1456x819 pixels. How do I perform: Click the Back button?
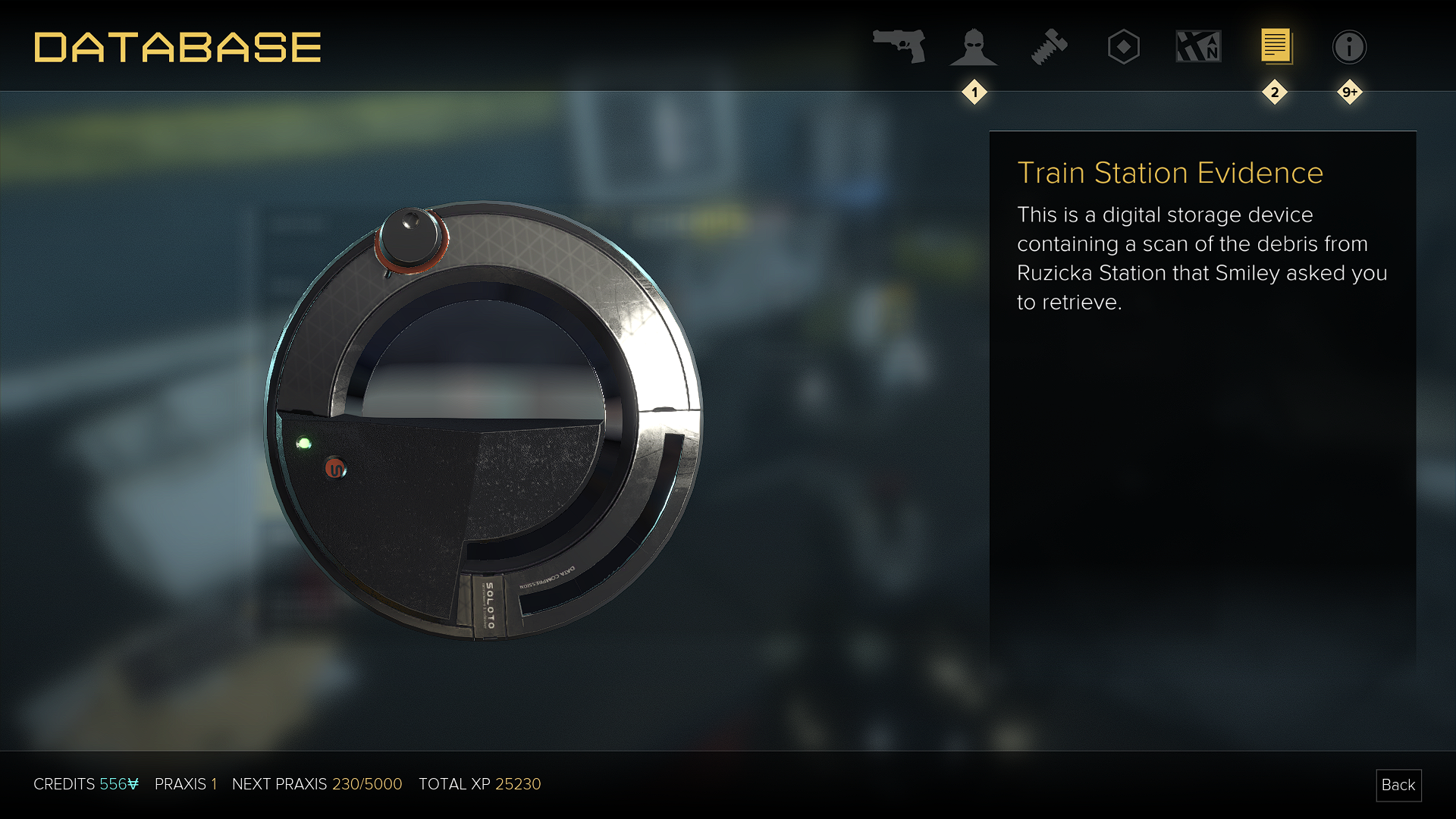tap(1398, 785)
